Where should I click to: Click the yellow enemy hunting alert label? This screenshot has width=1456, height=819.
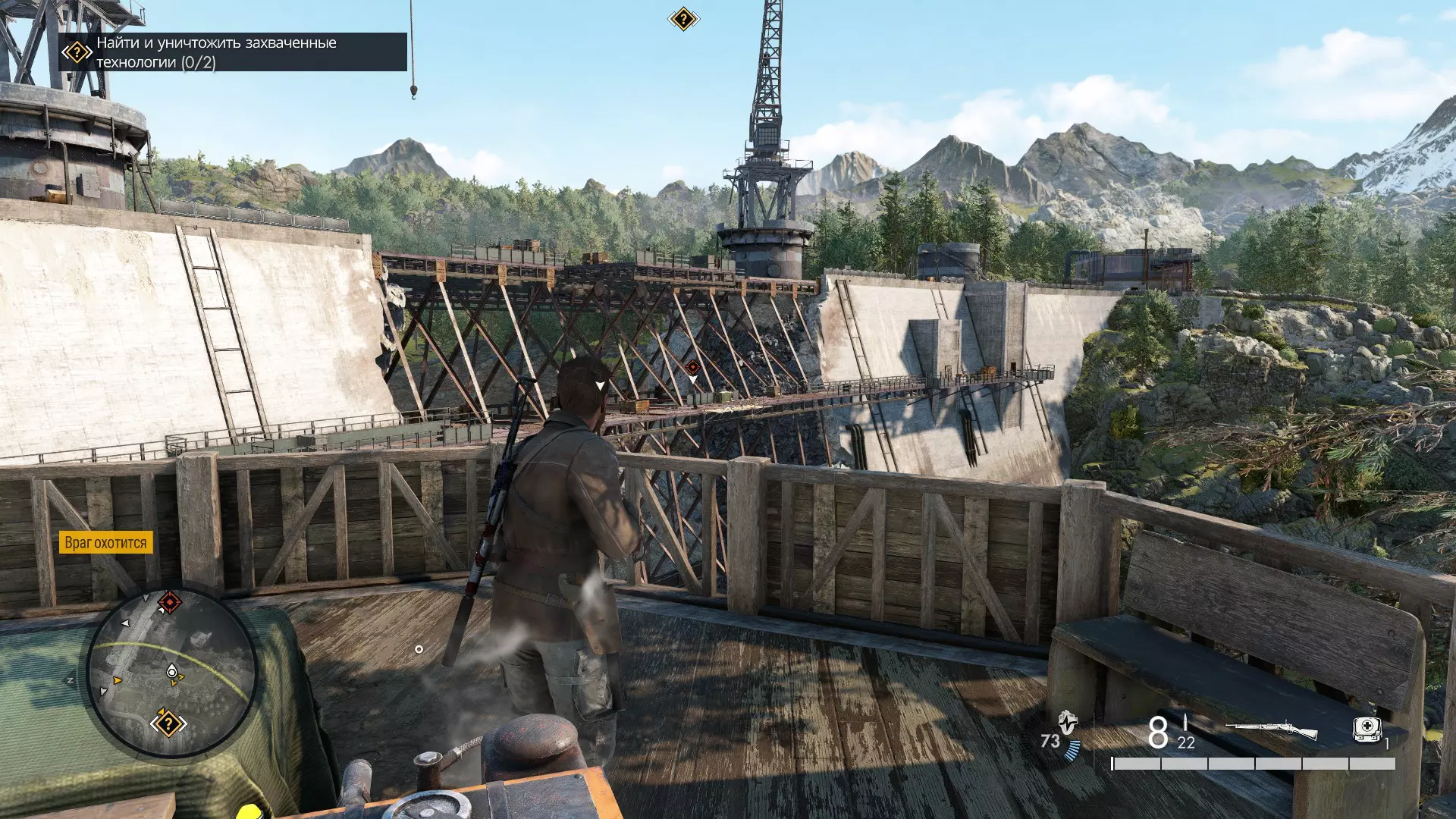[105, 542]
